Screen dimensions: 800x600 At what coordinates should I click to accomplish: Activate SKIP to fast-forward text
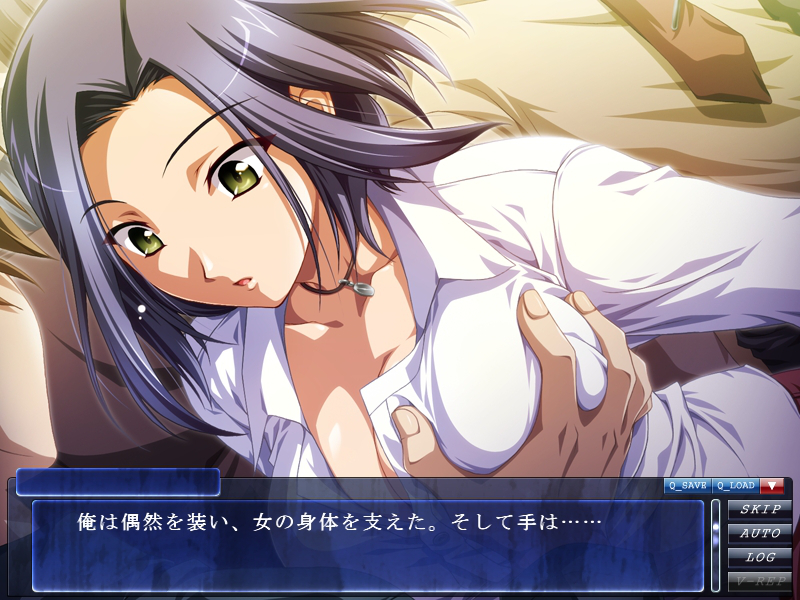coord(760,510)
